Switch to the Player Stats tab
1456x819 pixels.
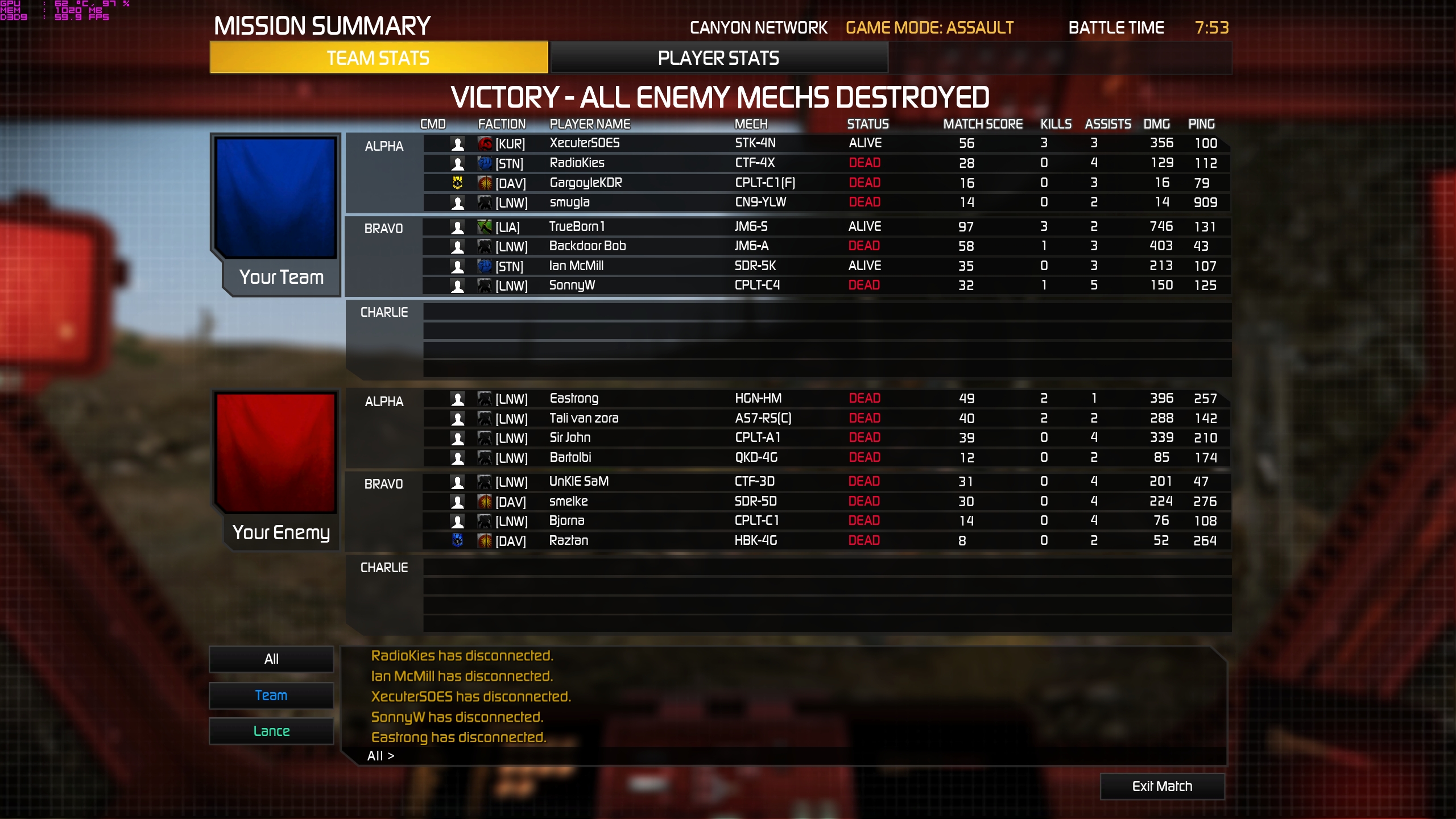point(718,58)
